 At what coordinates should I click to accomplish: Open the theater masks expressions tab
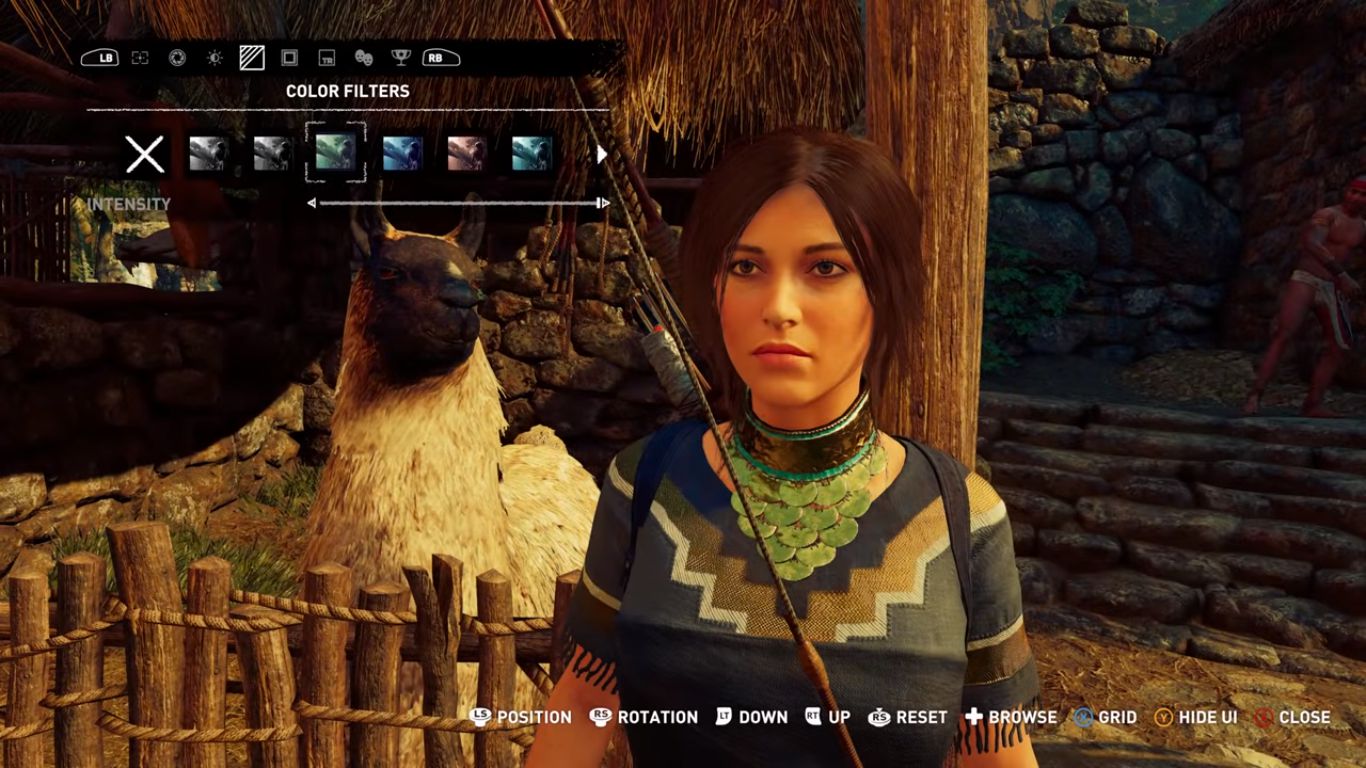click(363, 58)
